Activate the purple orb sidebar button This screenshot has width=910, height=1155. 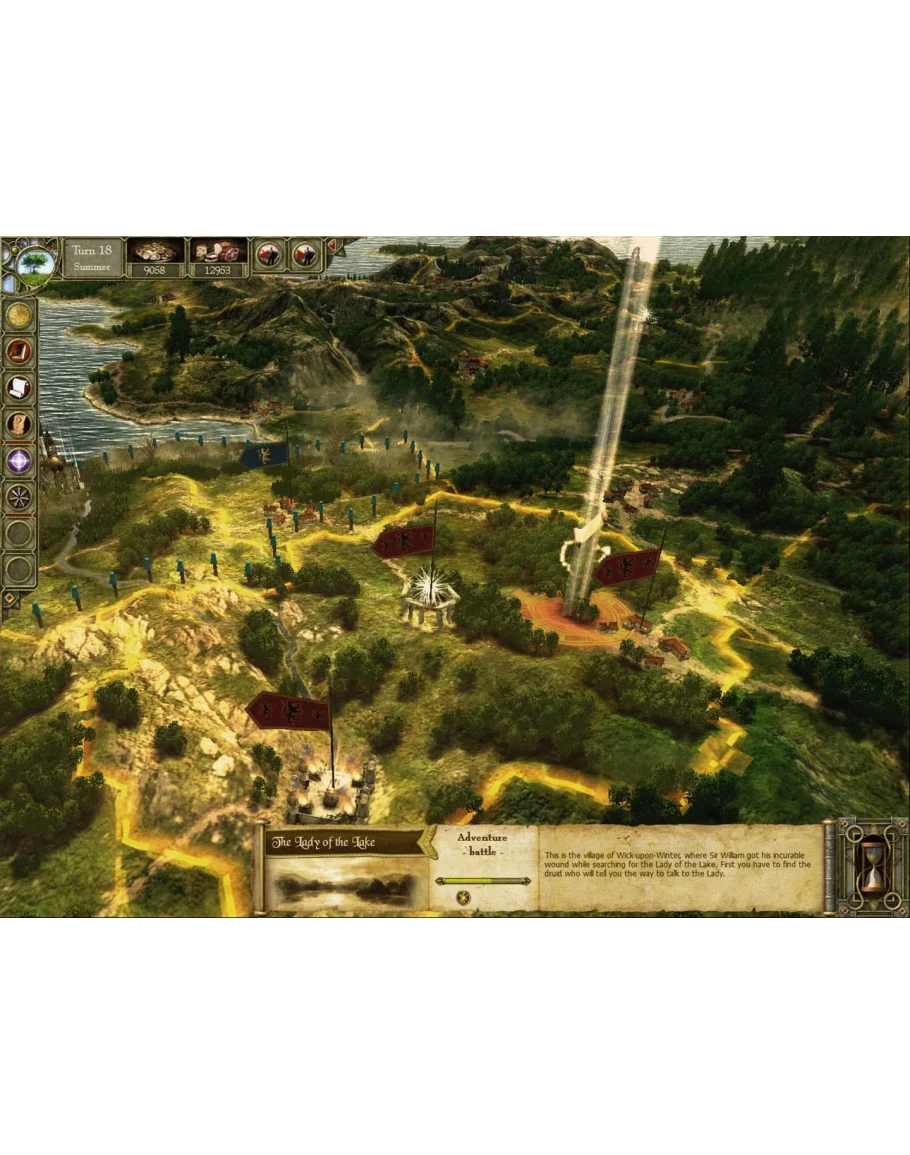20,459
